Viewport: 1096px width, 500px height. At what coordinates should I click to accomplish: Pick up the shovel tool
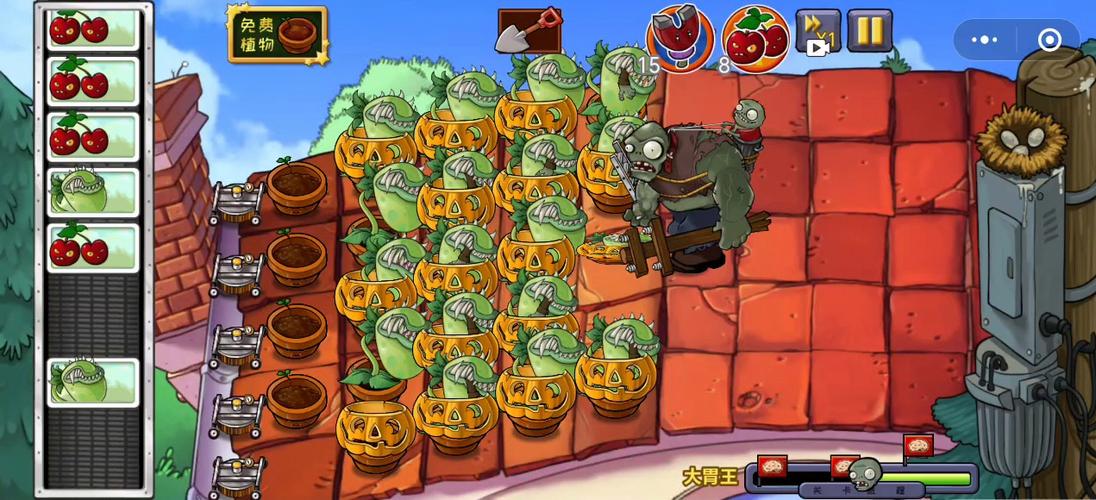click(529, 31)
